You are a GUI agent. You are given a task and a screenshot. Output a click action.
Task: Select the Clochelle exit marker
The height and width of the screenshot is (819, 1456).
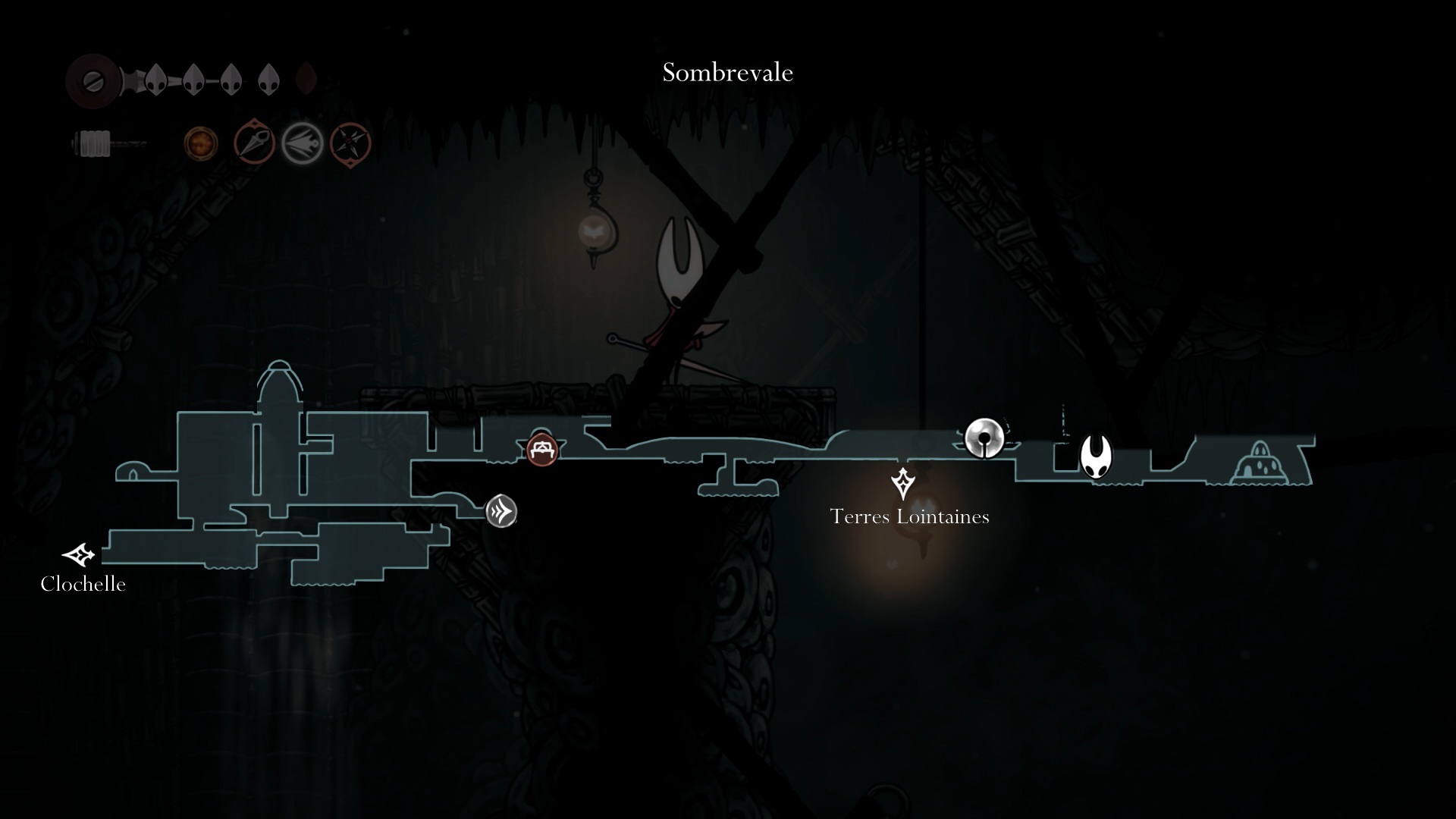79,555
